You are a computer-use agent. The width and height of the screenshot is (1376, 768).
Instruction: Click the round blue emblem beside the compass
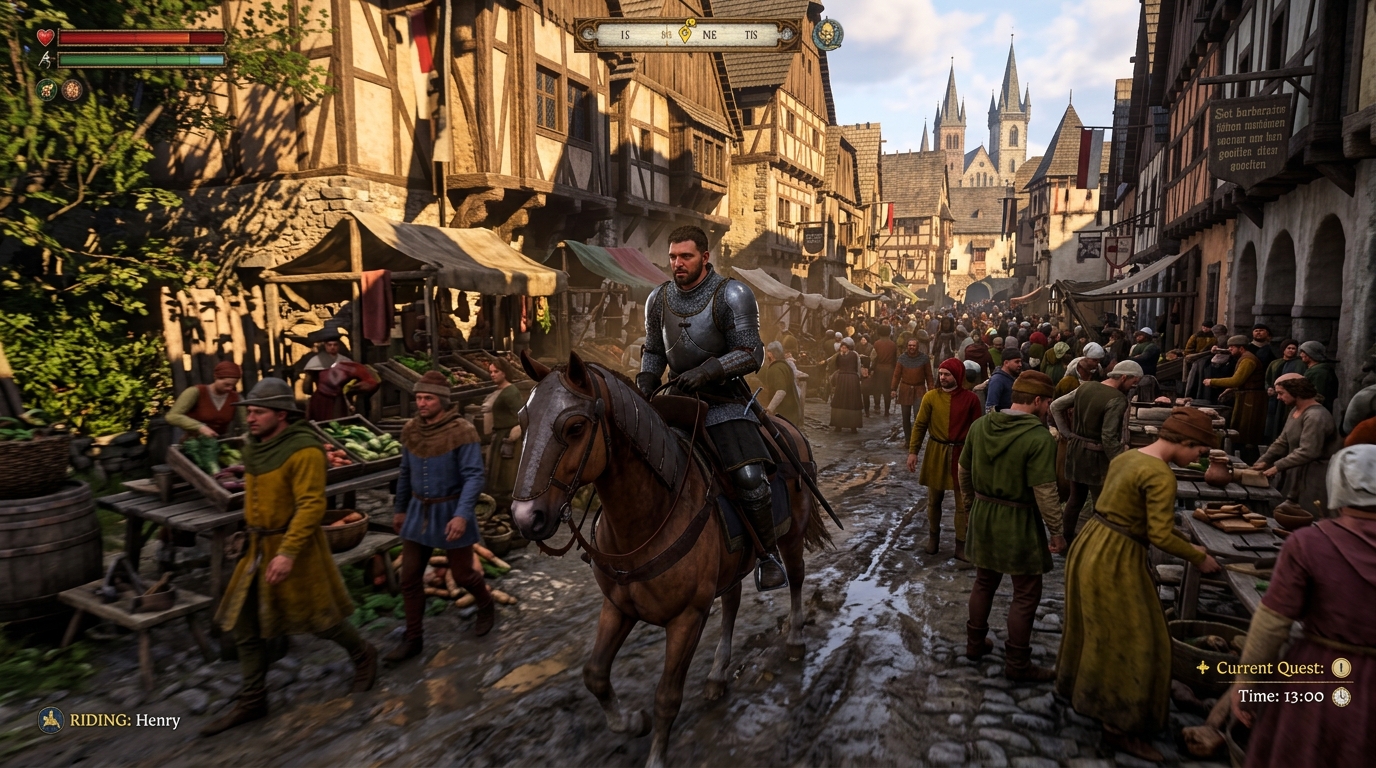tap(826, 34)
